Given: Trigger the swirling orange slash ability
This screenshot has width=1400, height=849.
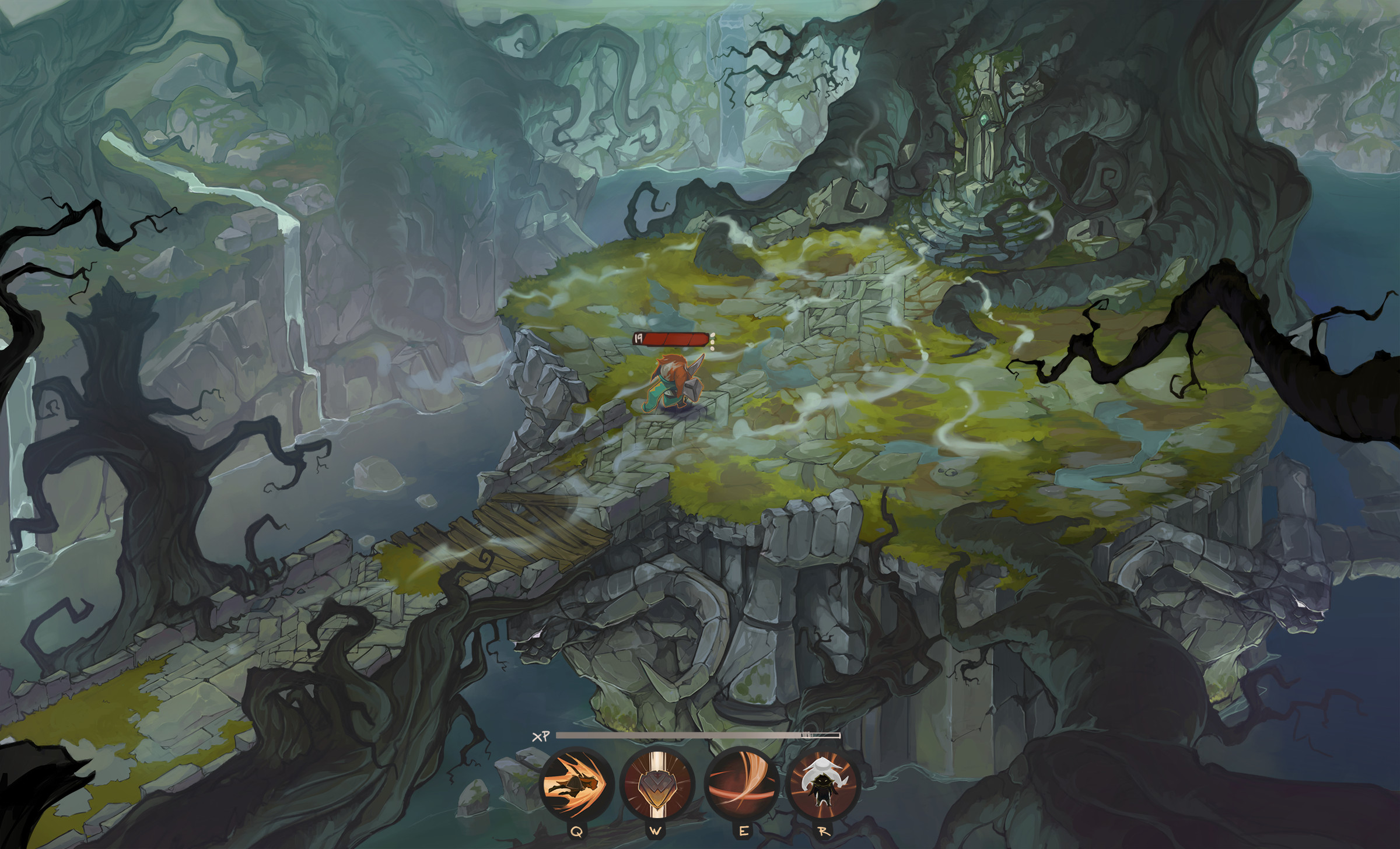Looking at the screenshot, I should (741, 783).
